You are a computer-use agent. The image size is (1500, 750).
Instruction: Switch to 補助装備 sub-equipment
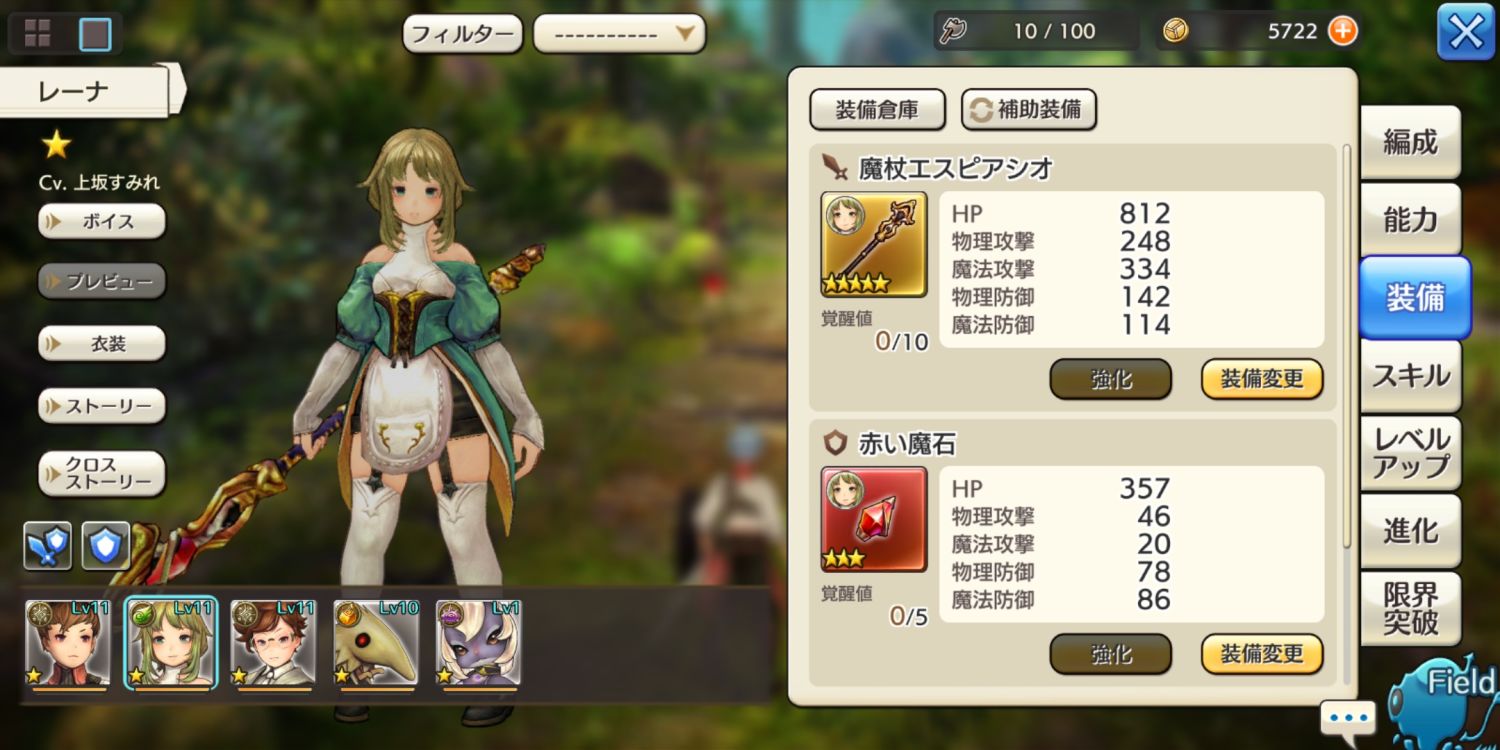[1029, 110]
